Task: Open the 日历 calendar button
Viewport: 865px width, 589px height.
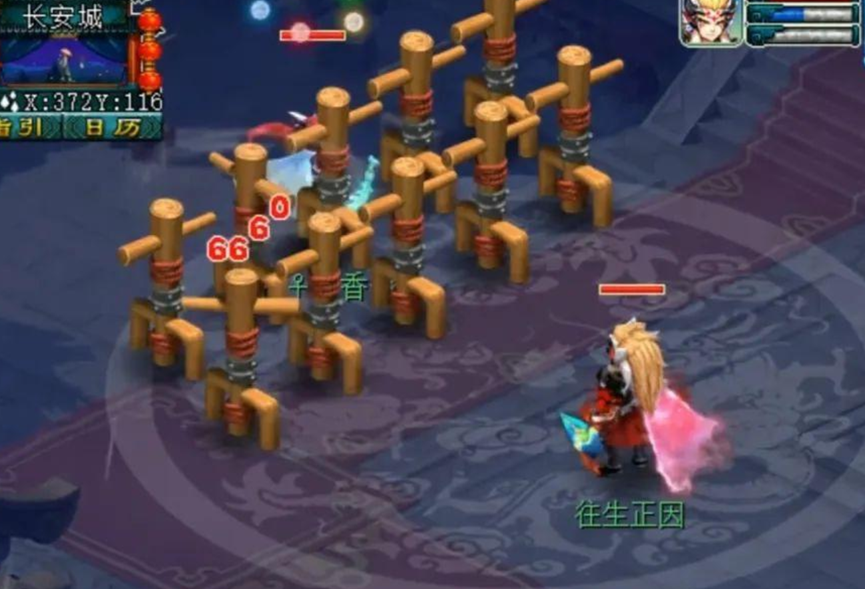Action: click(112, 127)
